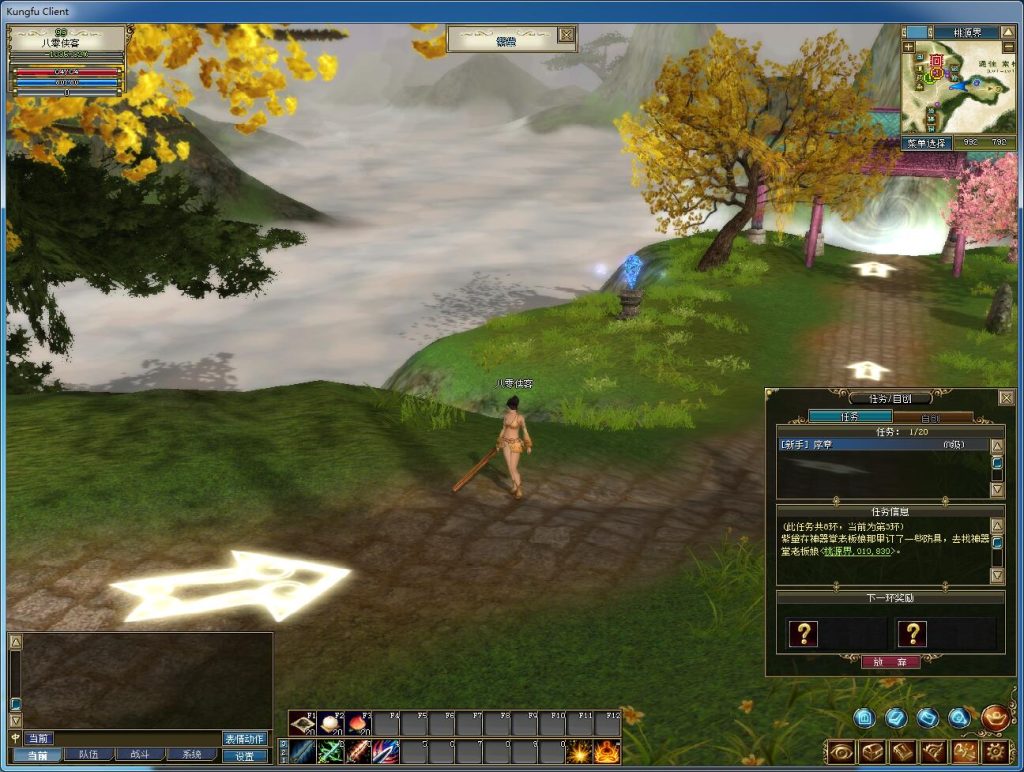This screenshot has height=772, width=1024.
Task: Open the gear system menu icon
Action: tap(994, 752)
